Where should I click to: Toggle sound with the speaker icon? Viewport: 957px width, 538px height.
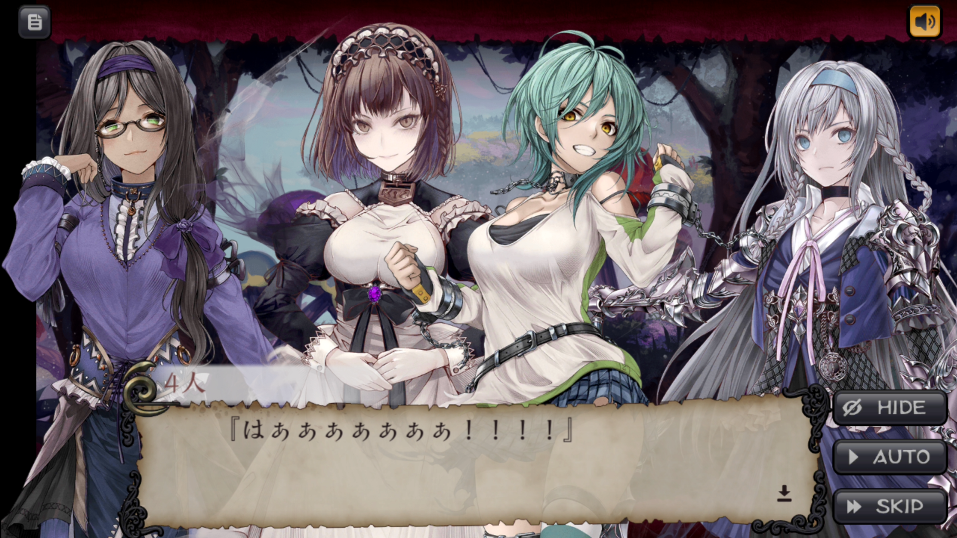coord(924,21)
